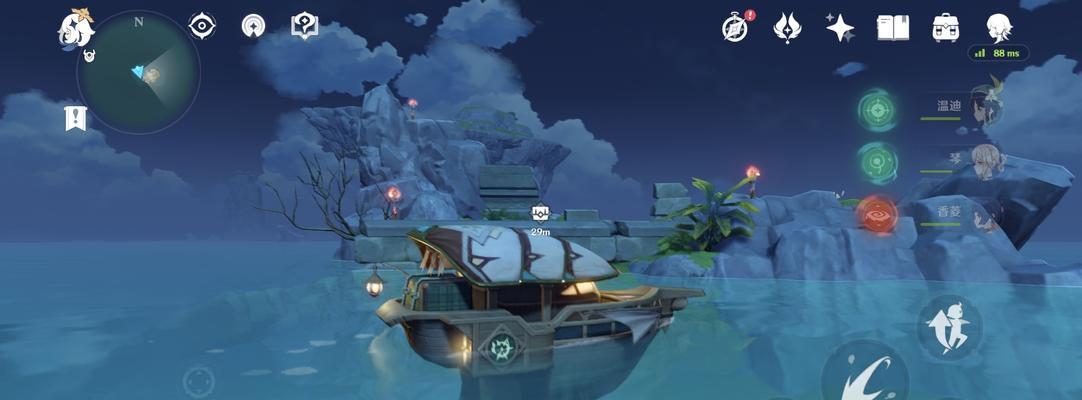Viewport: 1082px width, 400px height.
Task: Activate the red eye boat skill
Action: click(x=878, y=215)
